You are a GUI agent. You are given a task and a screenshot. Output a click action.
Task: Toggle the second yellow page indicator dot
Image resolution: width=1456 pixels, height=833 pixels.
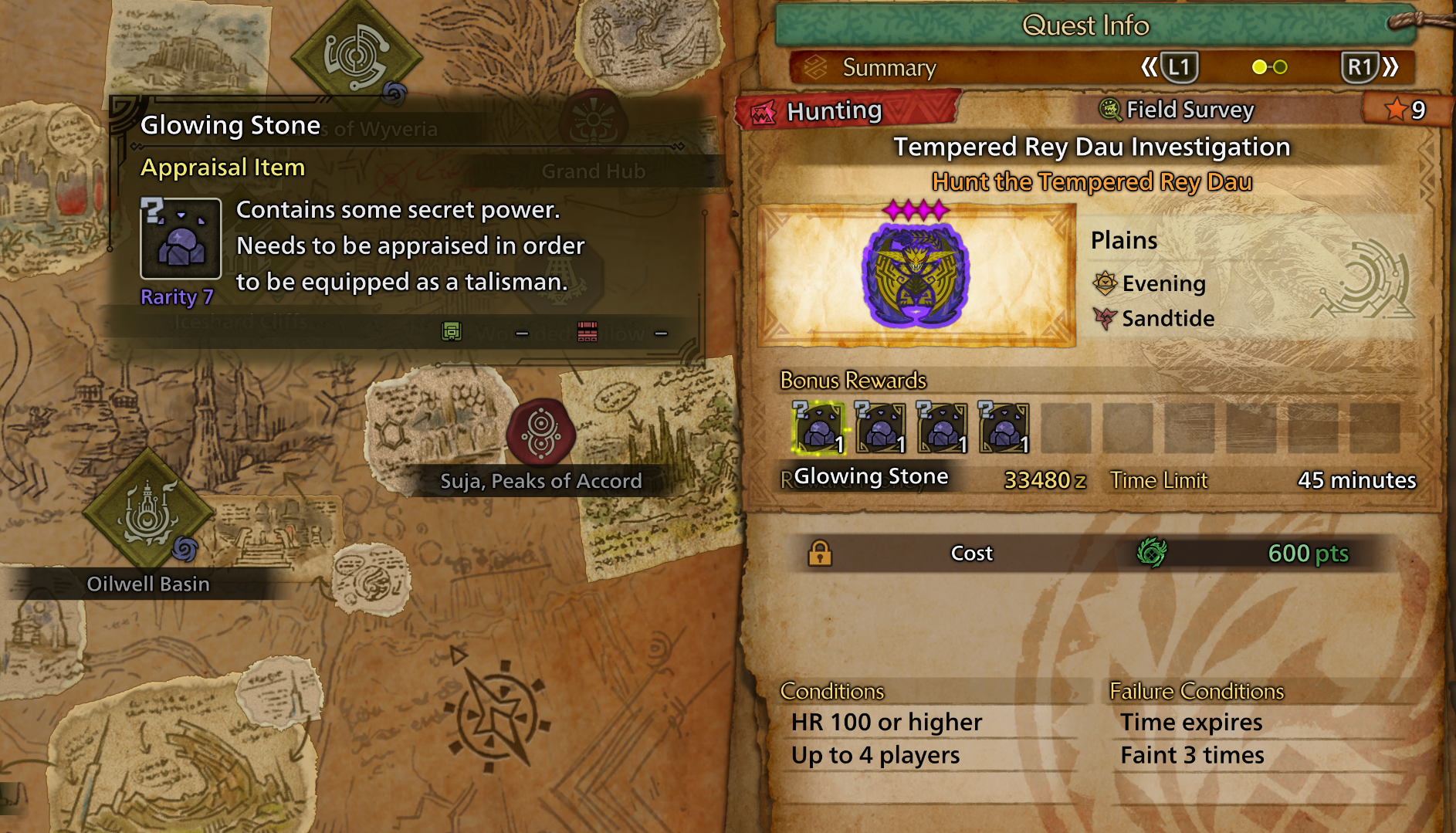pos(1281,67)
